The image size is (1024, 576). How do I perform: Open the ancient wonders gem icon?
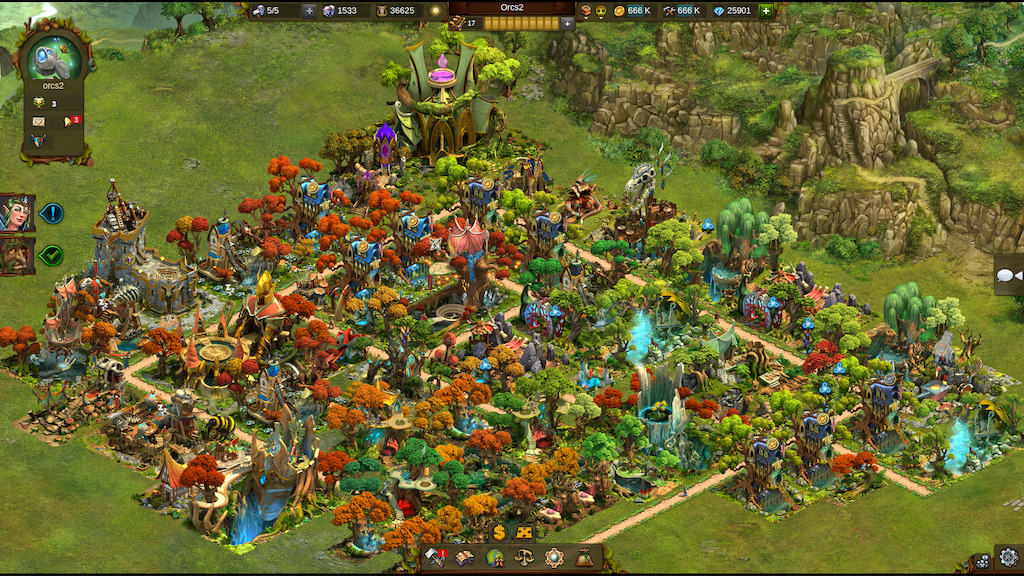553,558
